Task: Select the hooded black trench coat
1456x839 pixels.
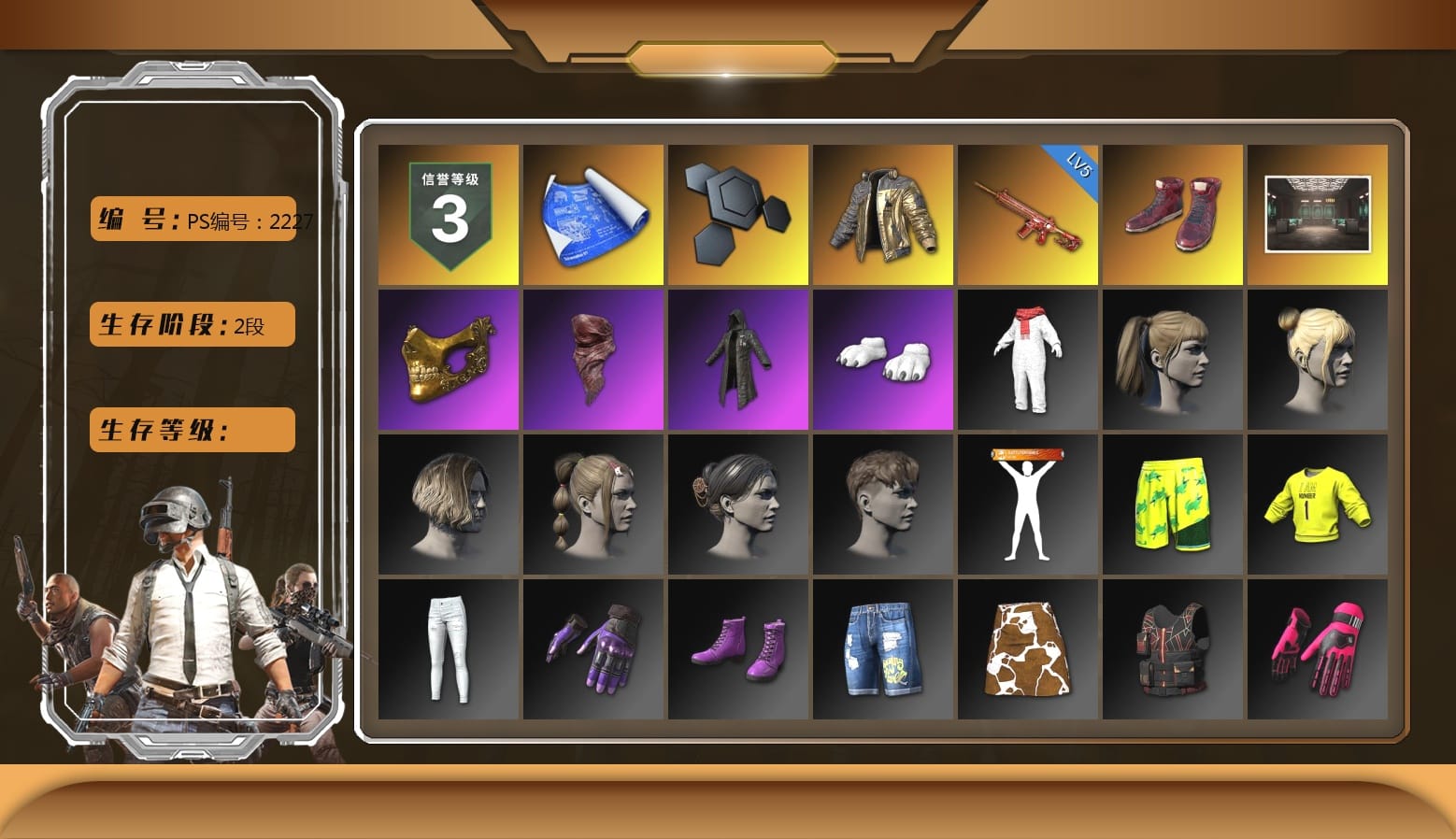Action: tap(737, 359)
